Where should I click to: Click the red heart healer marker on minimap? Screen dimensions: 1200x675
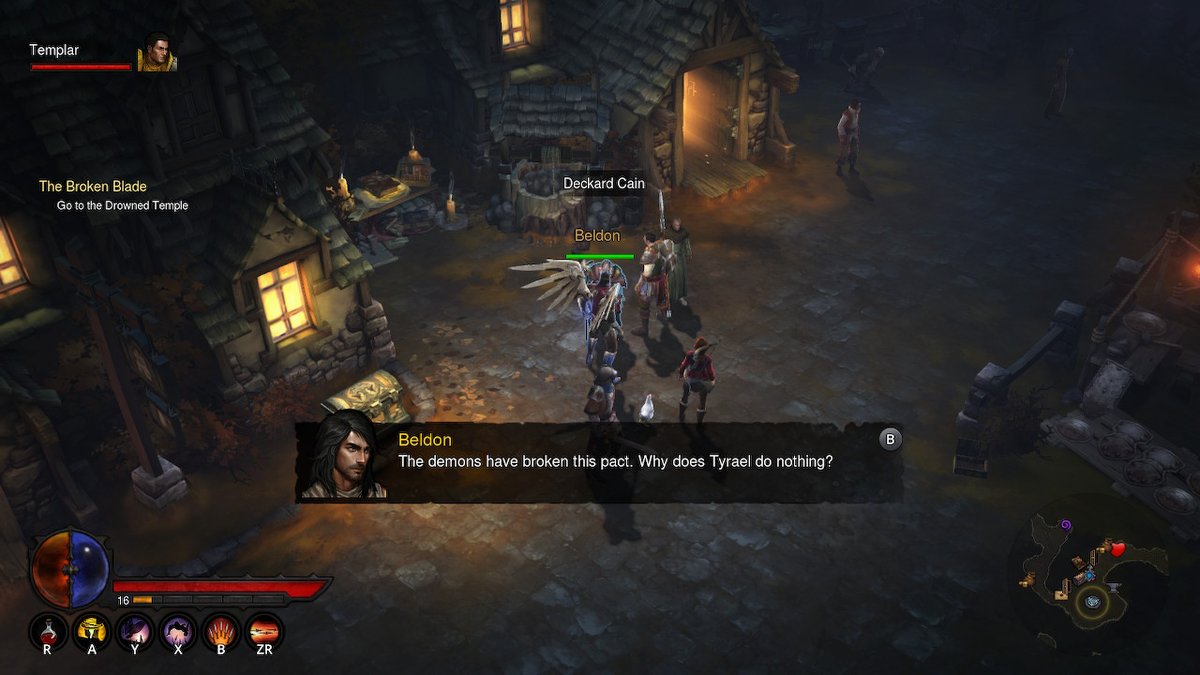1117,549
